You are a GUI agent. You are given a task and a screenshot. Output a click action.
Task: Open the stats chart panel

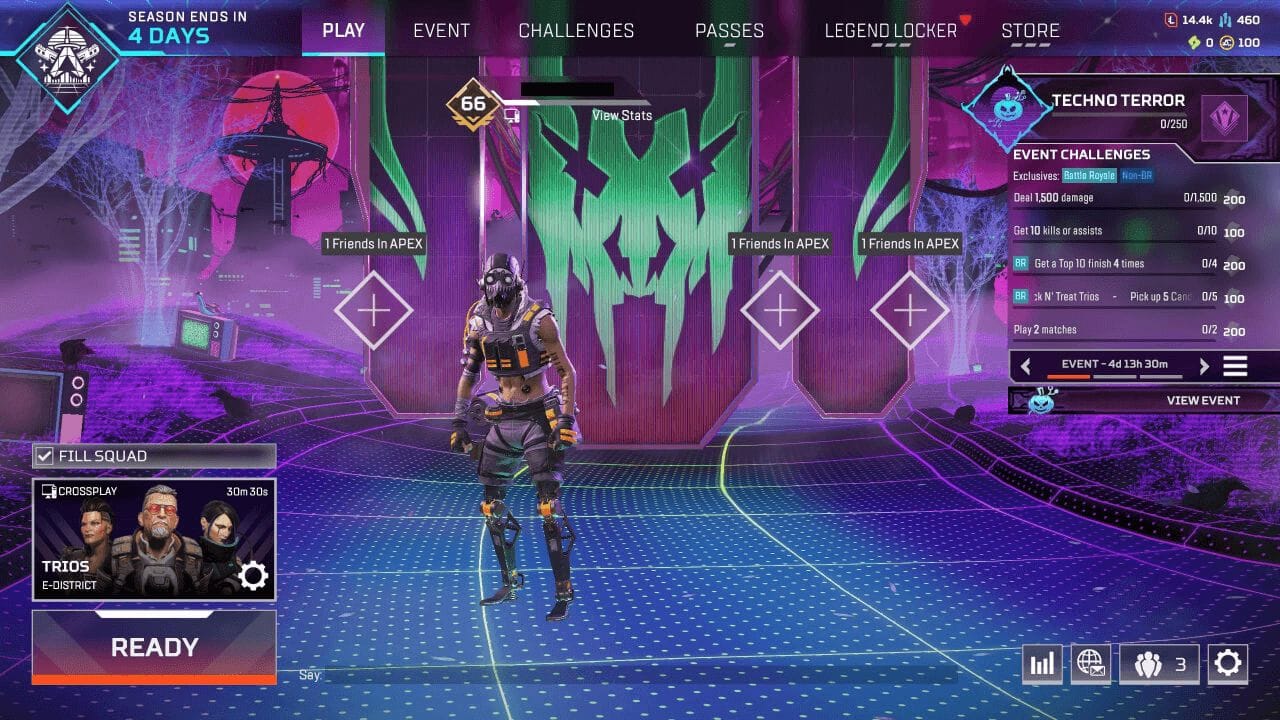coord(1042,663)
